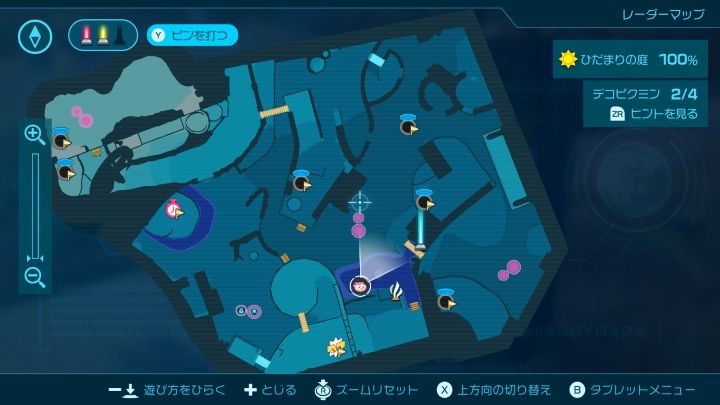This screenshot has width=720, height=405.
Task: Click the compass orientation icon
Action: pyautogui.click(x=35, y=36)
